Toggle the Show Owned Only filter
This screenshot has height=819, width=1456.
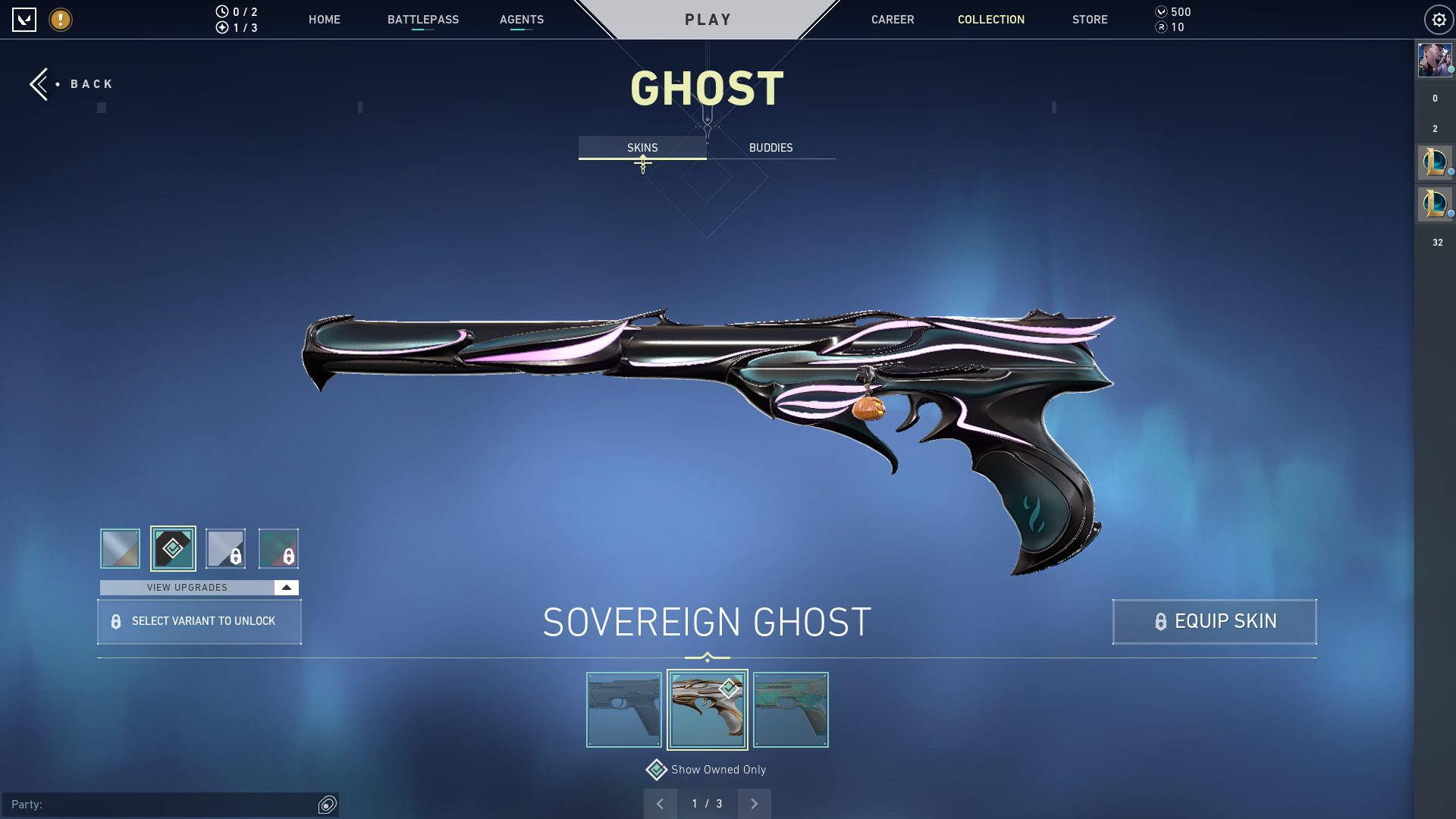pyautogui.click(x=655, y=769)
